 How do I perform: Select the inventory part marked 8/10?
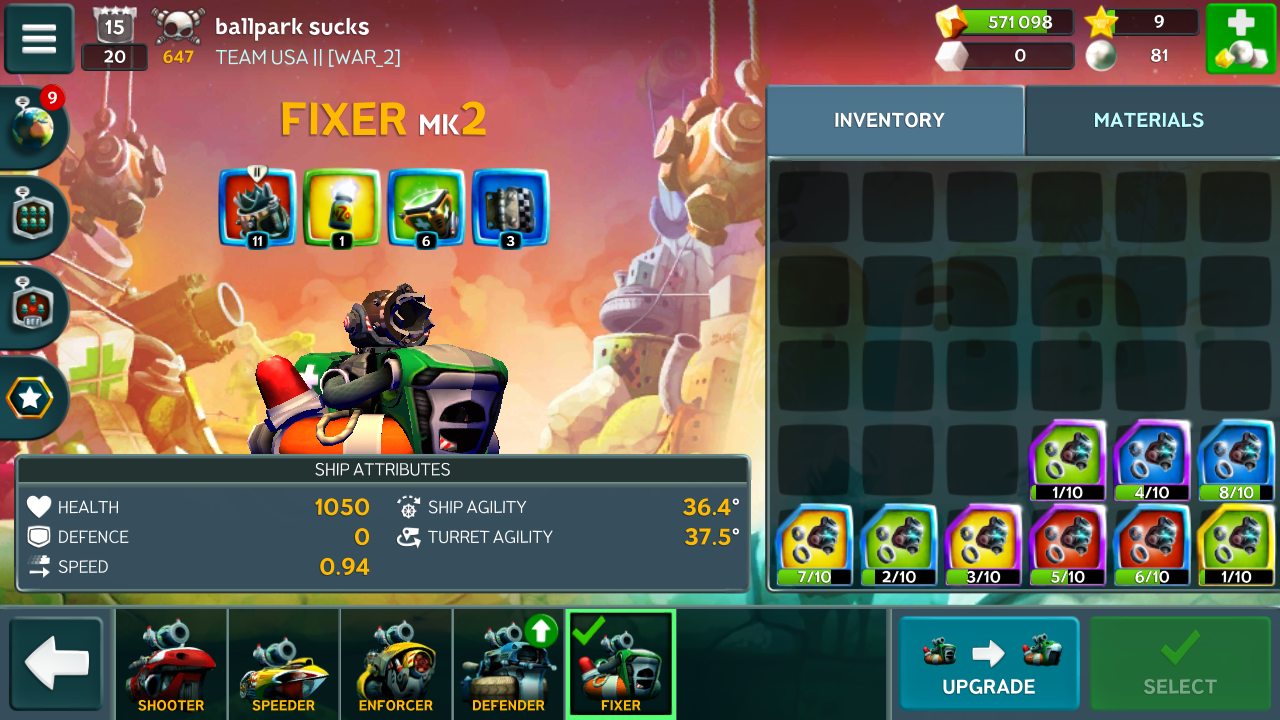click(x=1236, y=460)
